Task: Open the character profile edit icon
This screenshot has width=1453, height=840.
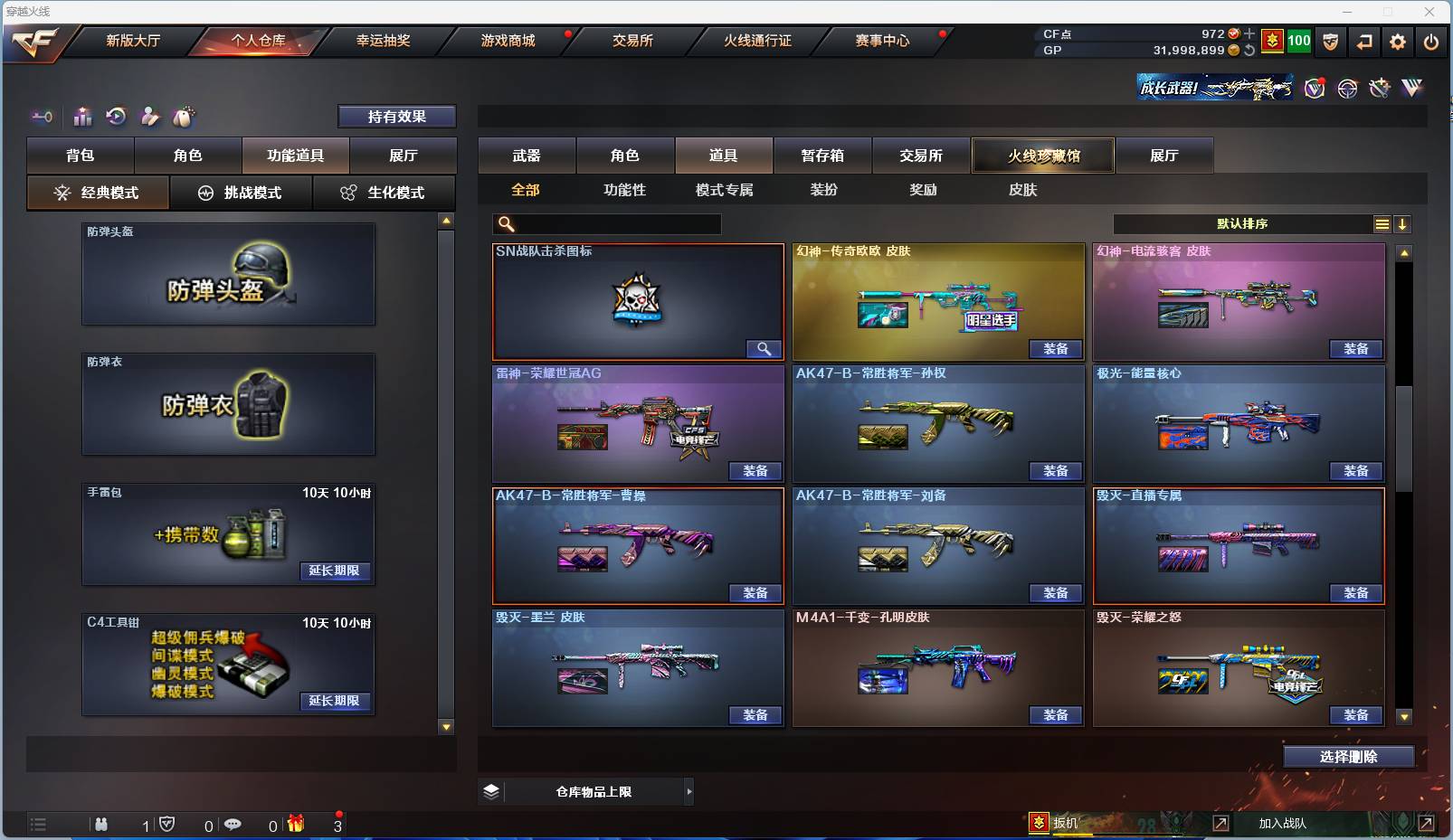Action: coord(149,117)
